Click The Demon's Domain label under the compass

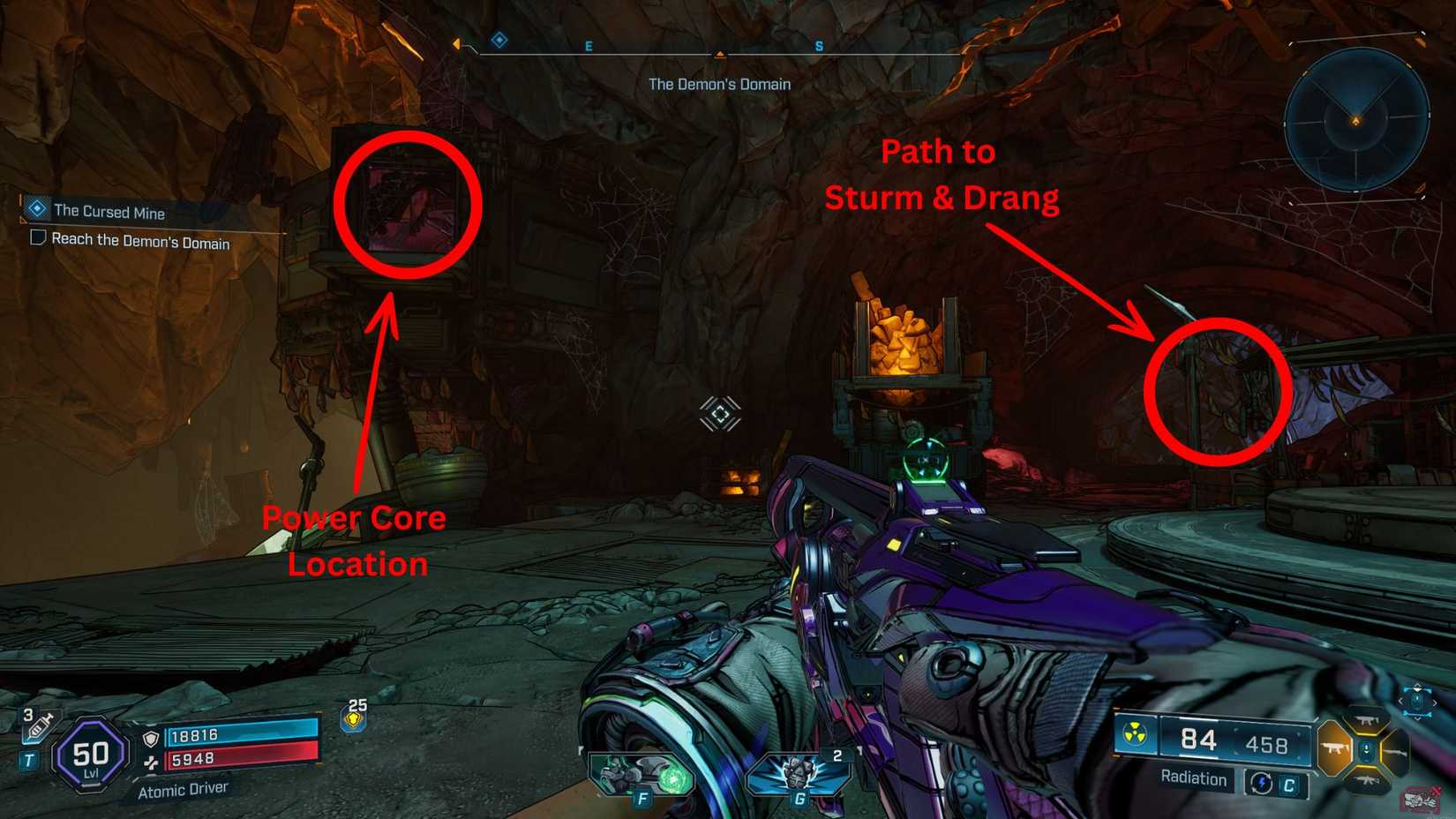point(720,84)
